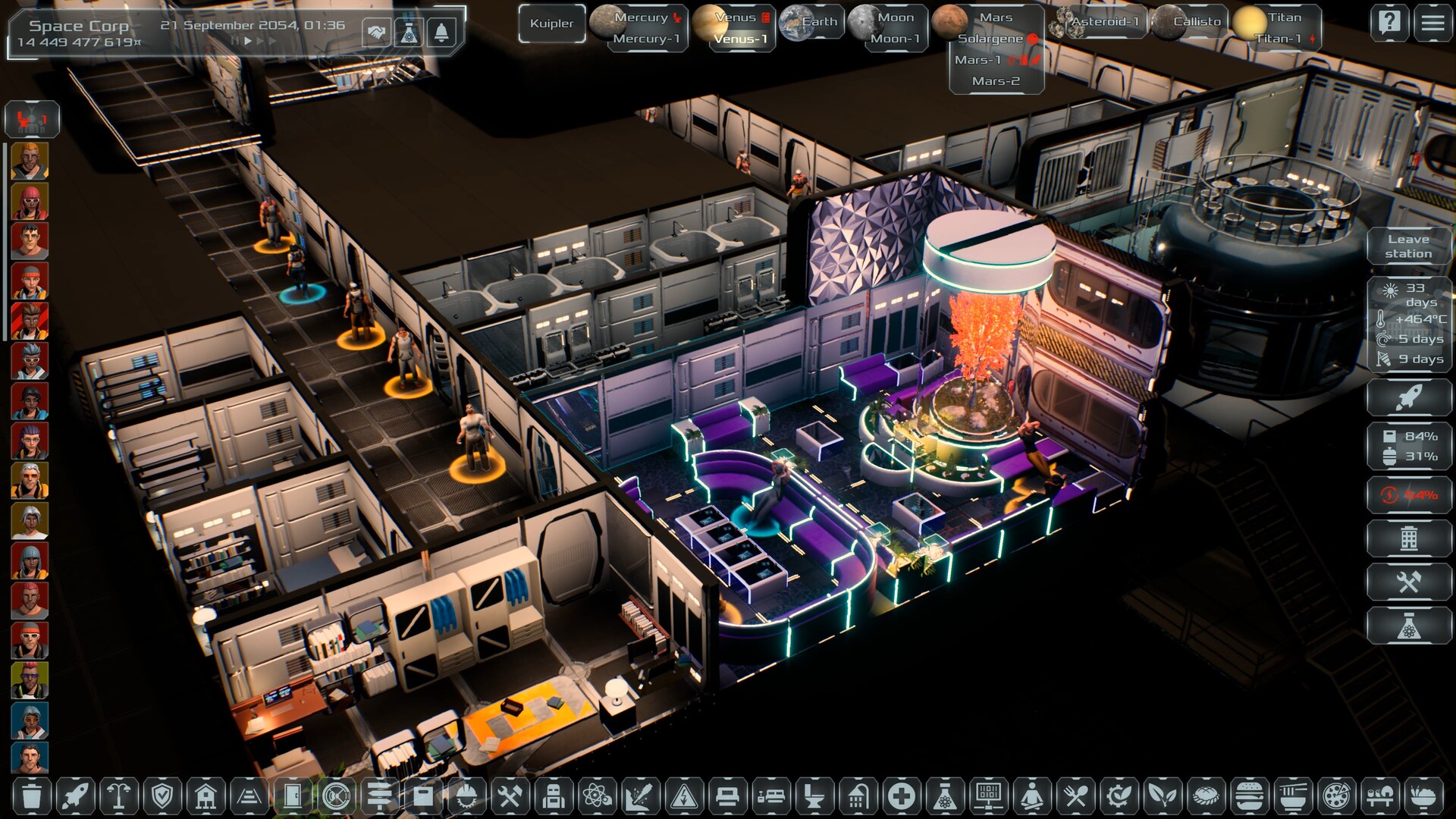Screen dimensions: 1456x819
Task: Open the building icon panel on sidebar
Action: tap(1408, 538)
